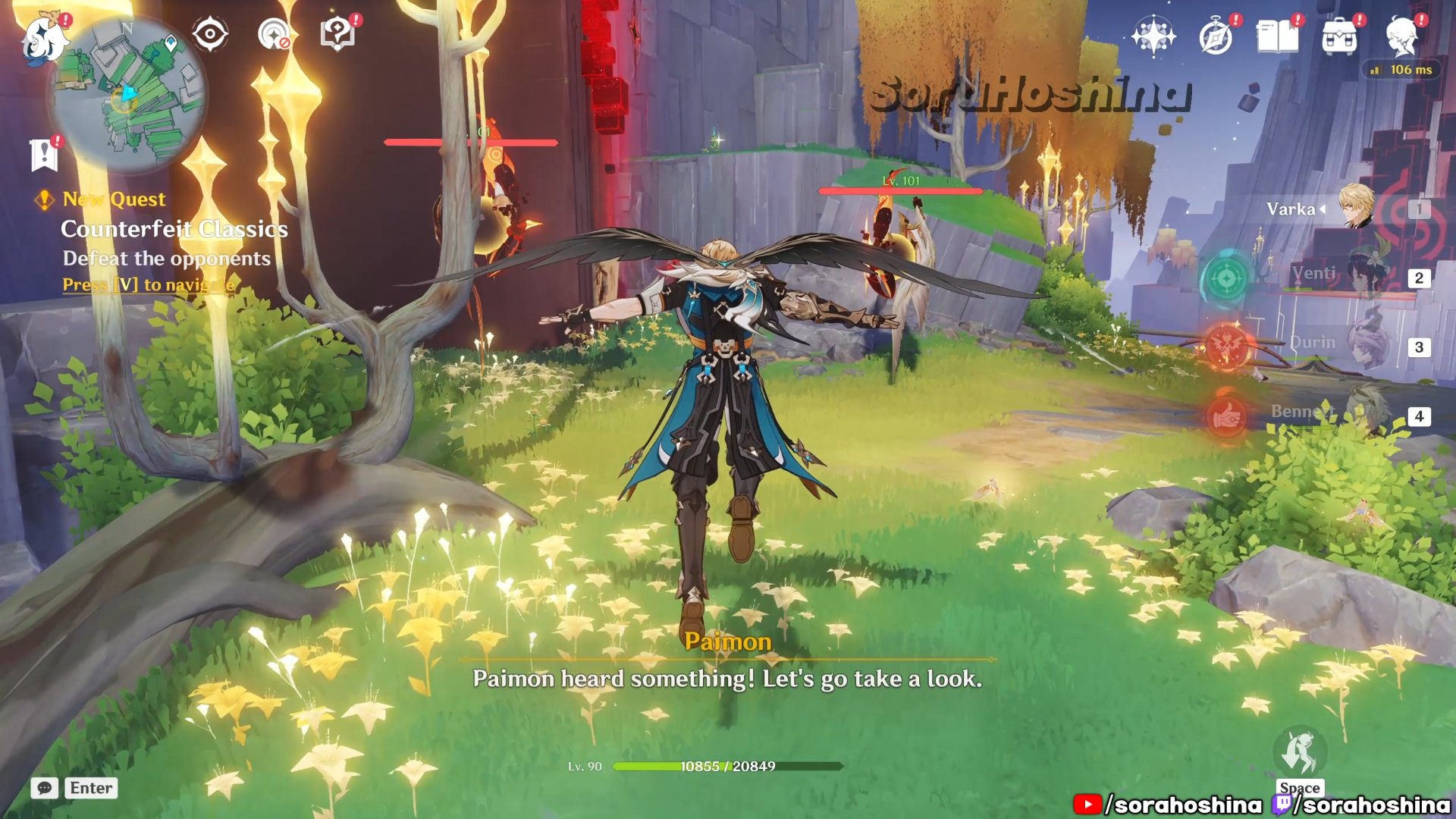Activate the green crosshair skill icon
This screenshot has width=1456, height=819.
tap(1226, 279)
